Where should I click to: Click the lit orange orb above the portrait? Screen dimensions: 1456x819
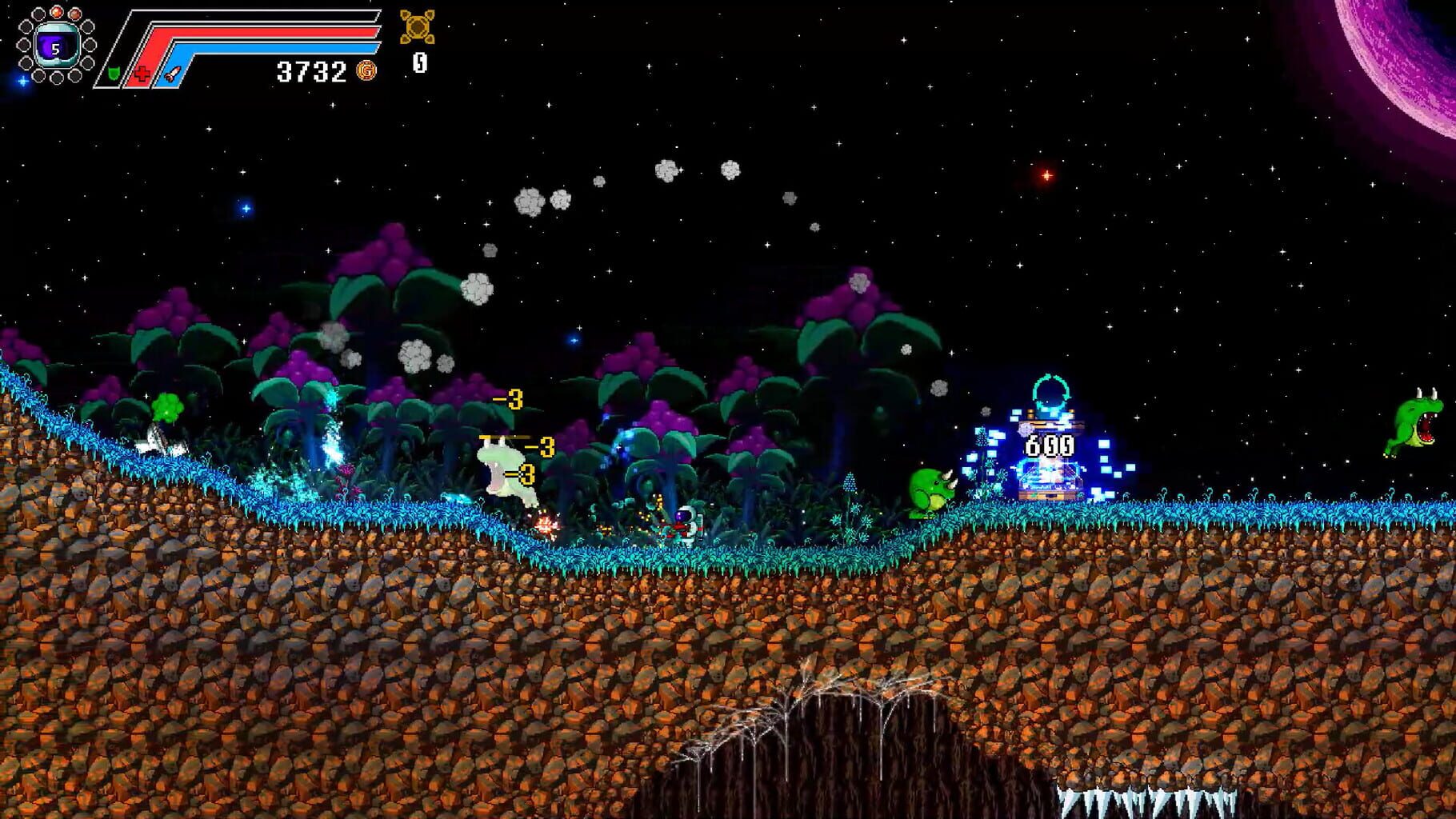57,12
